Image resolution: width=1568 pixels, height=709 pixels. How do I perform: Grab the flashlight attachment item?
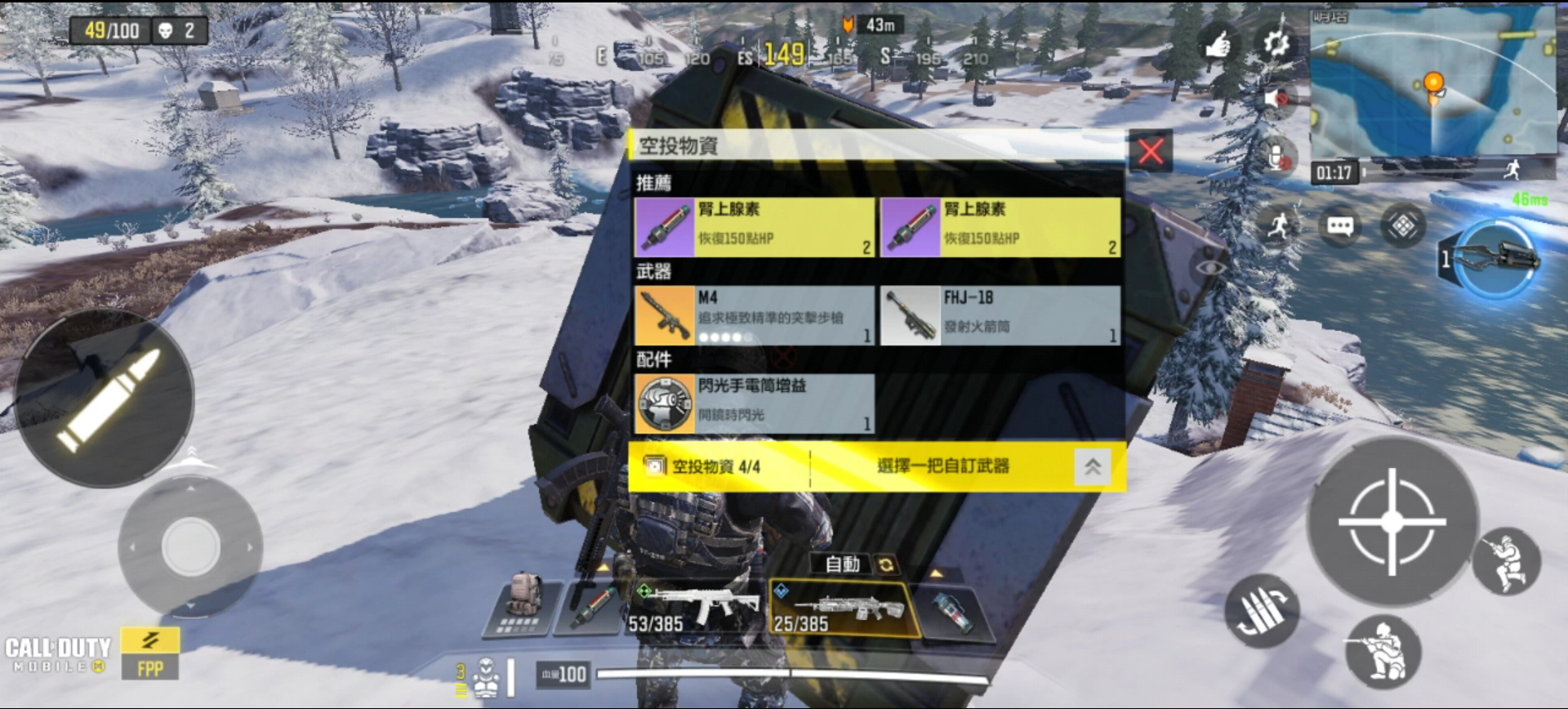coord(754,404)
